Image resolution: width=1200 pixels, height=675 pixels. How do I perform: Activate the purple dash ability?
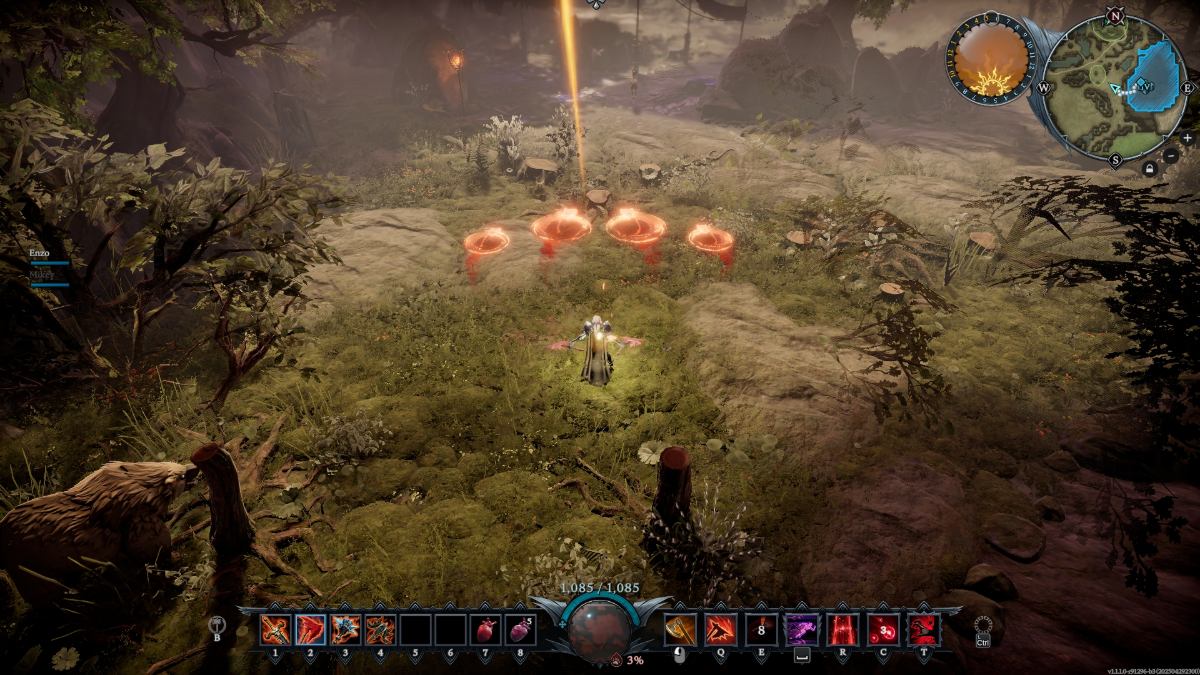pyautogui.click(x=800, y=629)
